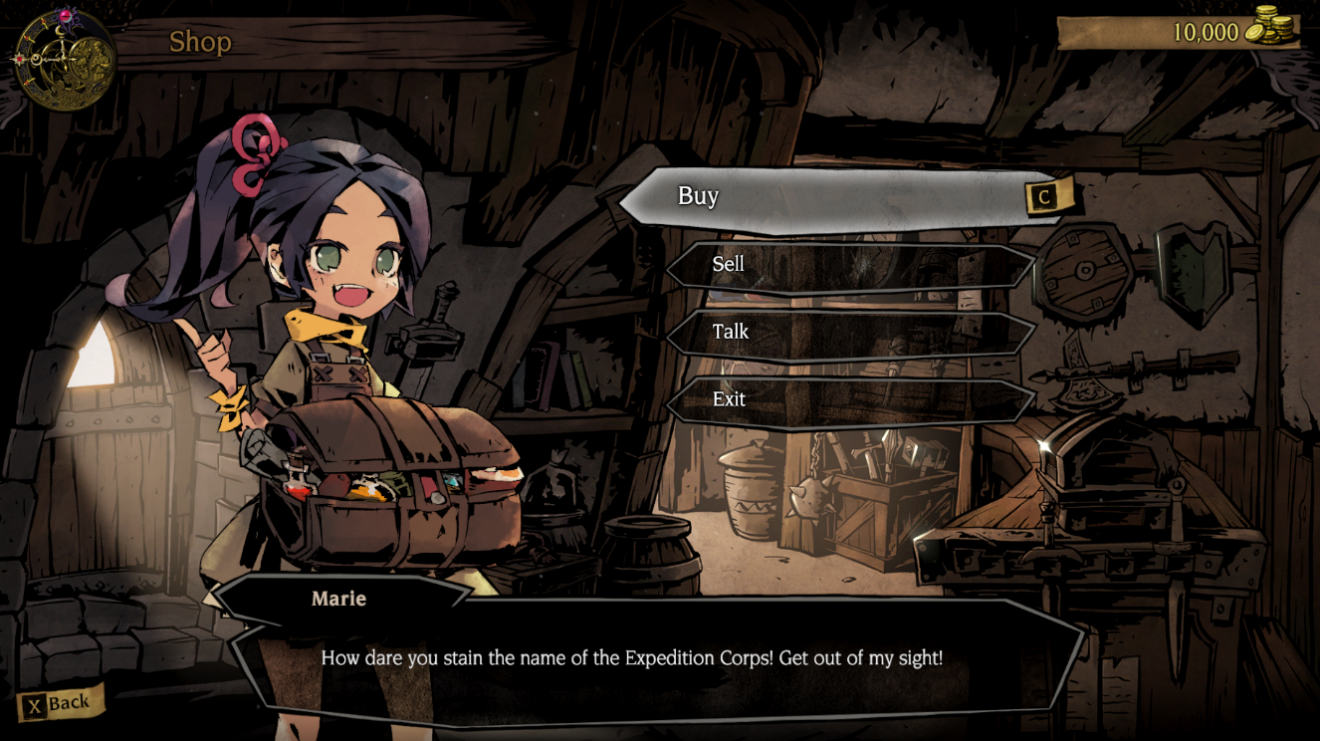Choose Sell from the shop menu

click(x=850, y=265)
